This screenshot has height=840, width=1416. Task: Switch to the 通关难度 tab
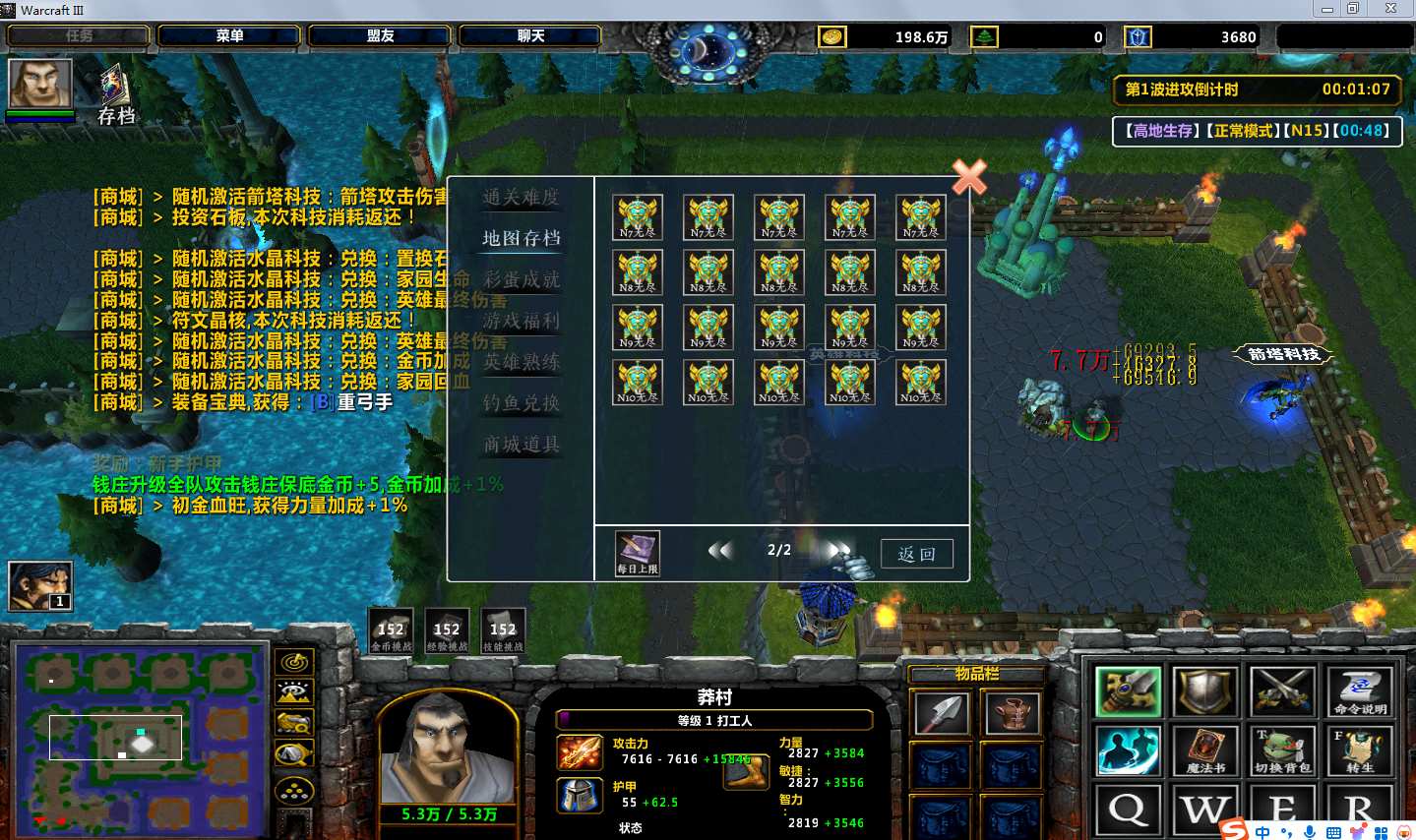(521, 197)
